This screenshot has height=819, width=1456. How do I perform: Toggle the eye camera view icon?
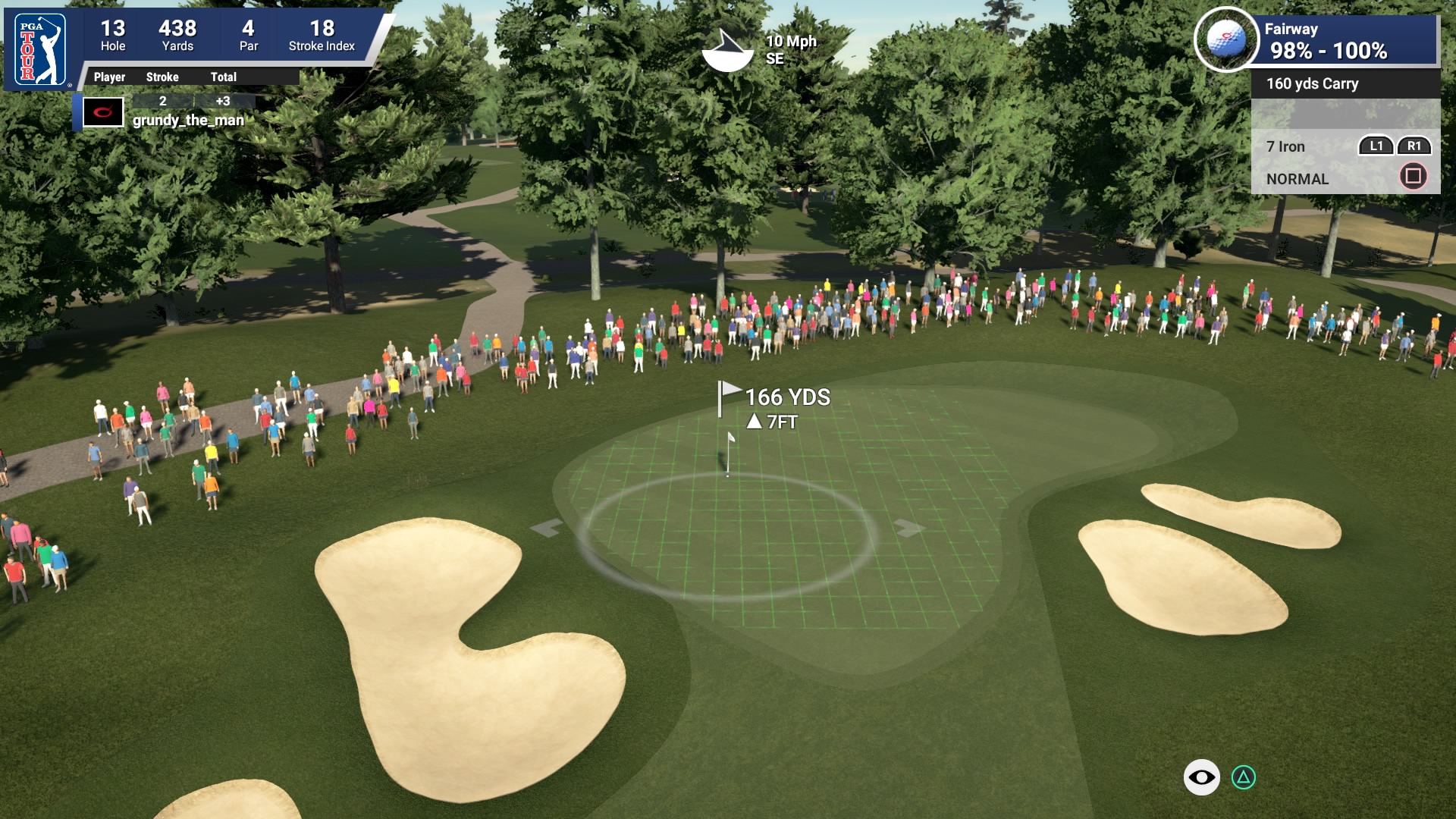tap(1201, 777)
